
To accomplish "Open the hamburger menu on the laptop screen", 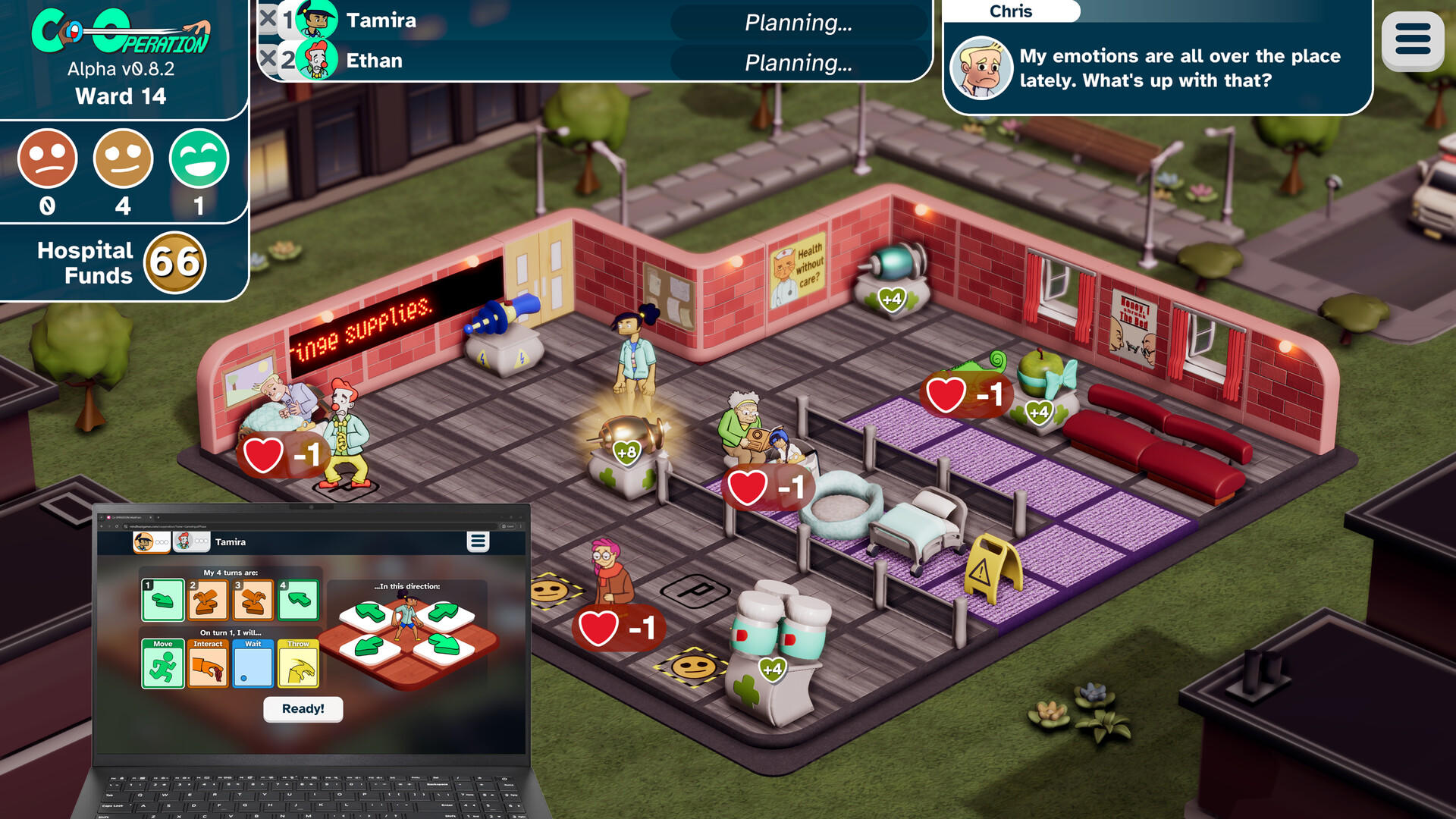I will (478, 540).
